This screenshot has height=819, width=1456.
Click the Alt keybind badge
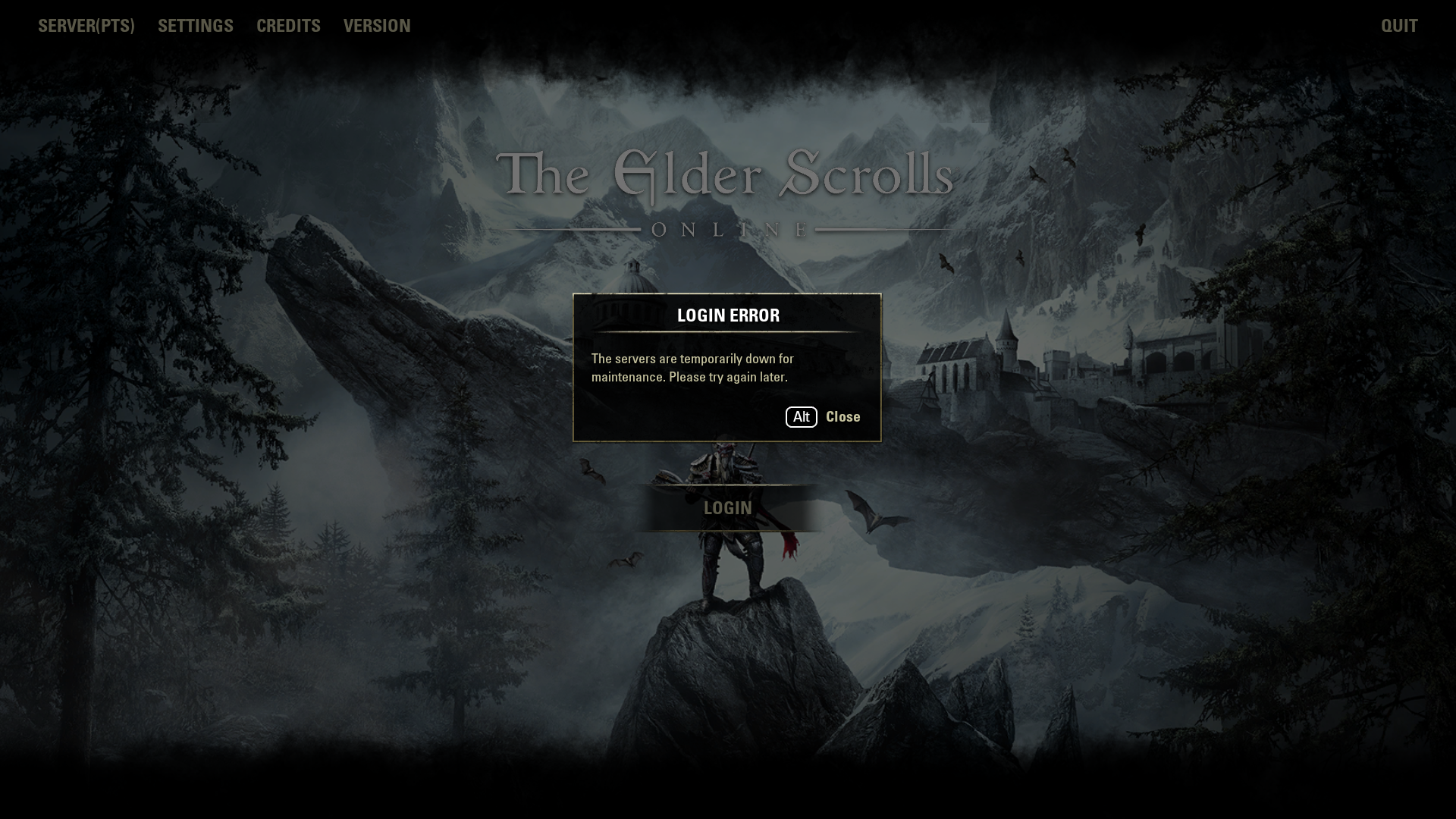pyautogui.click(x=800, y=416)
